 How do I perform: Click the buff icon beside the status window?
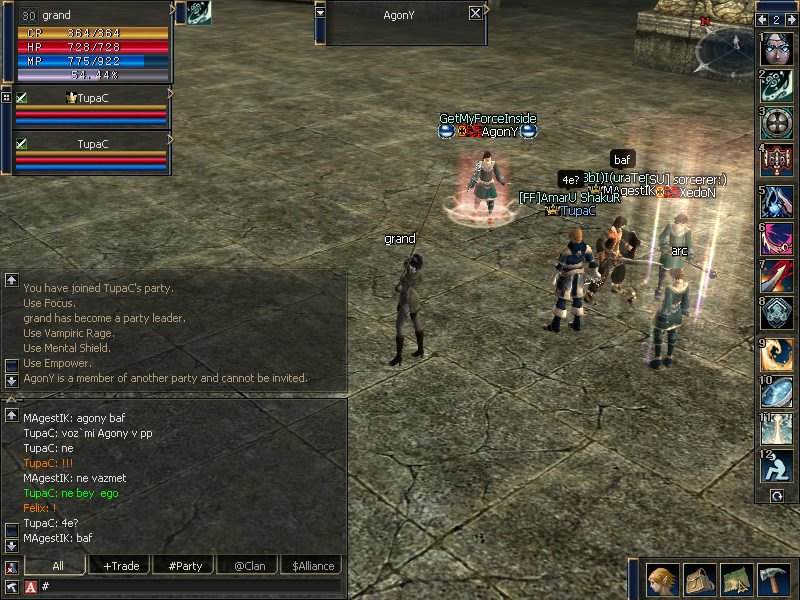pyautogui.click(x=198, y=13)
